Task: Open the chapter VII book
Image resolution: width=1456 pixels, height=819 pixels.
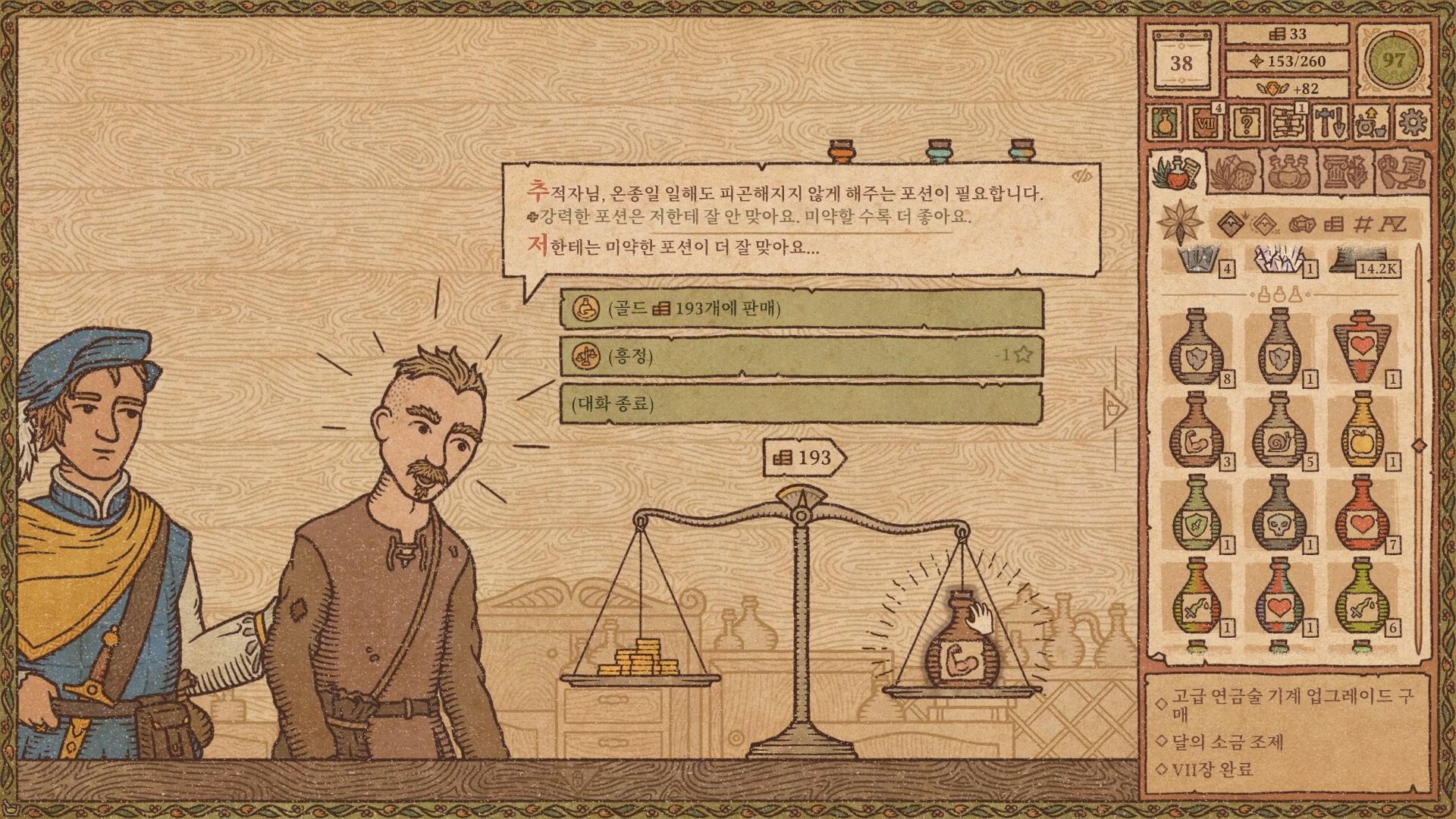Action: click(1205, 123)
